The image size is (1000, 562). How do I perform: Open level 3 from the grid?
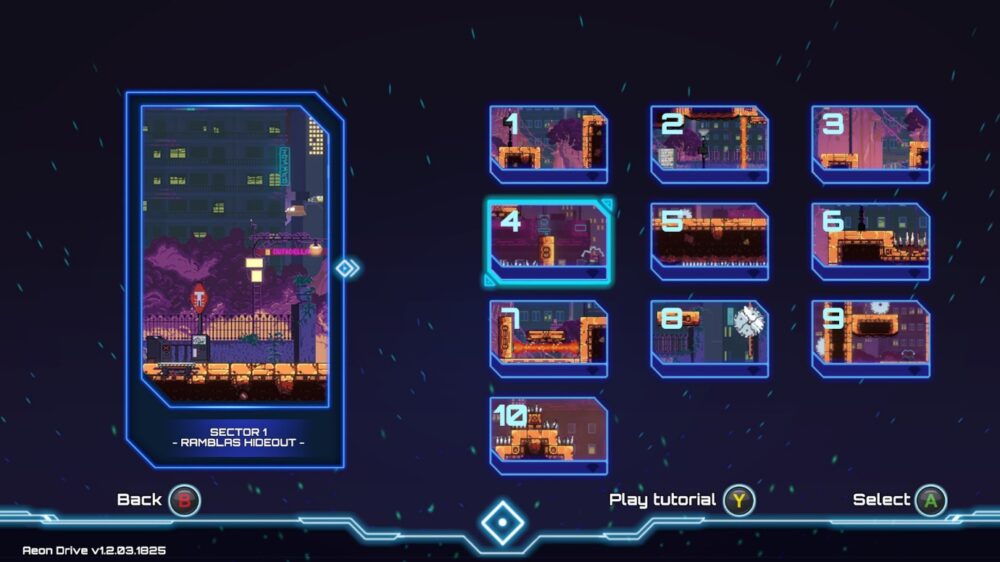pos(870,143)
